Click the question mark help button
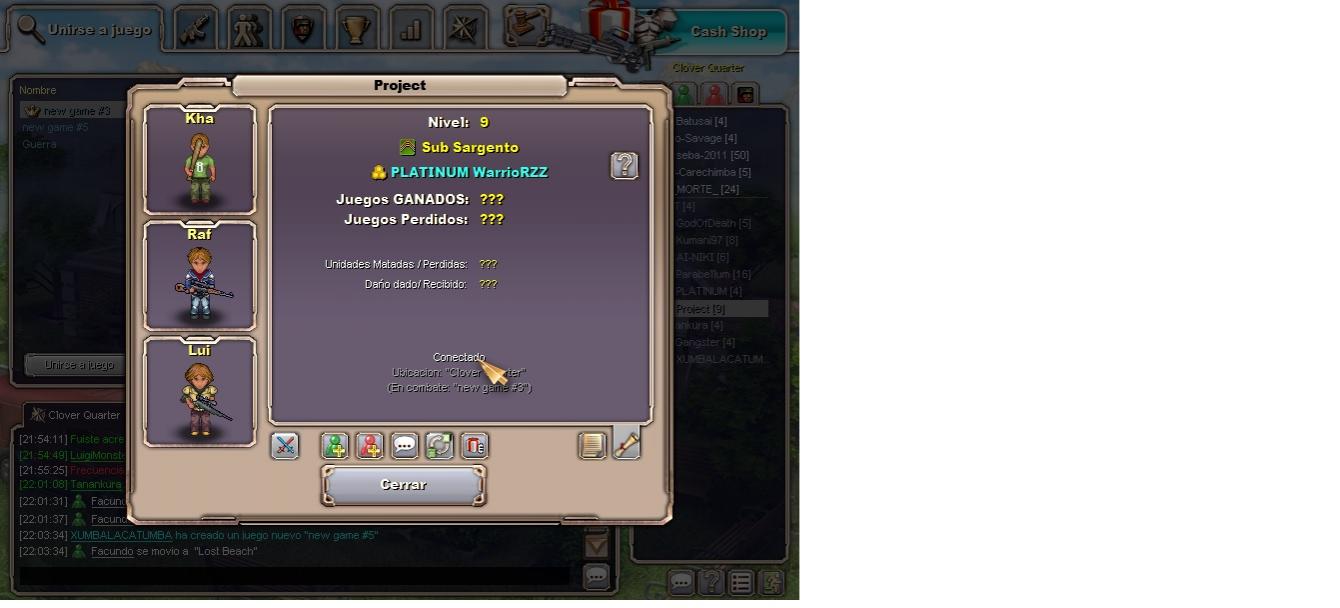 (624, 166)
